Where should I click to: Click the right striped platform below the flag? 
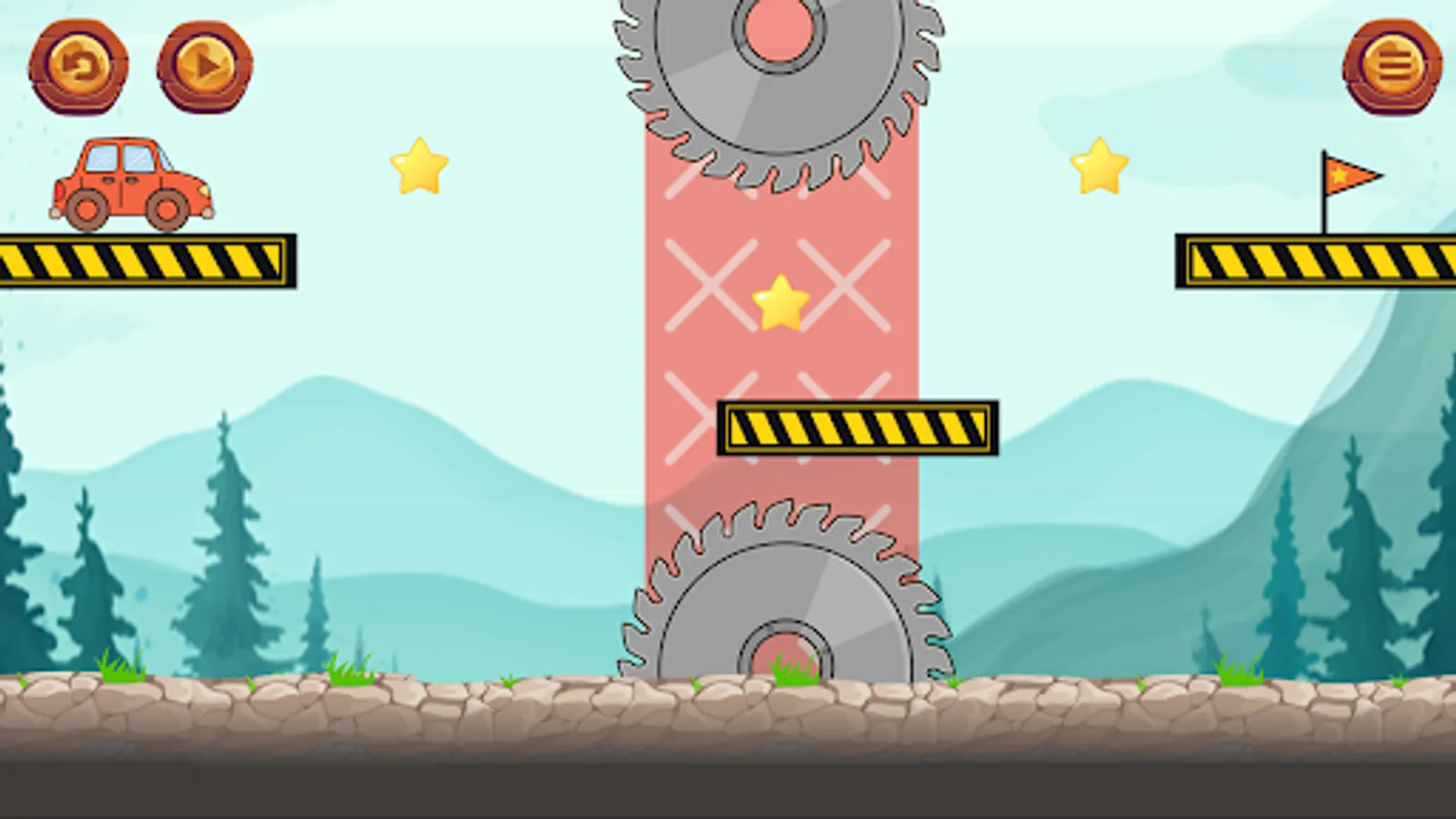[1315, 258]
